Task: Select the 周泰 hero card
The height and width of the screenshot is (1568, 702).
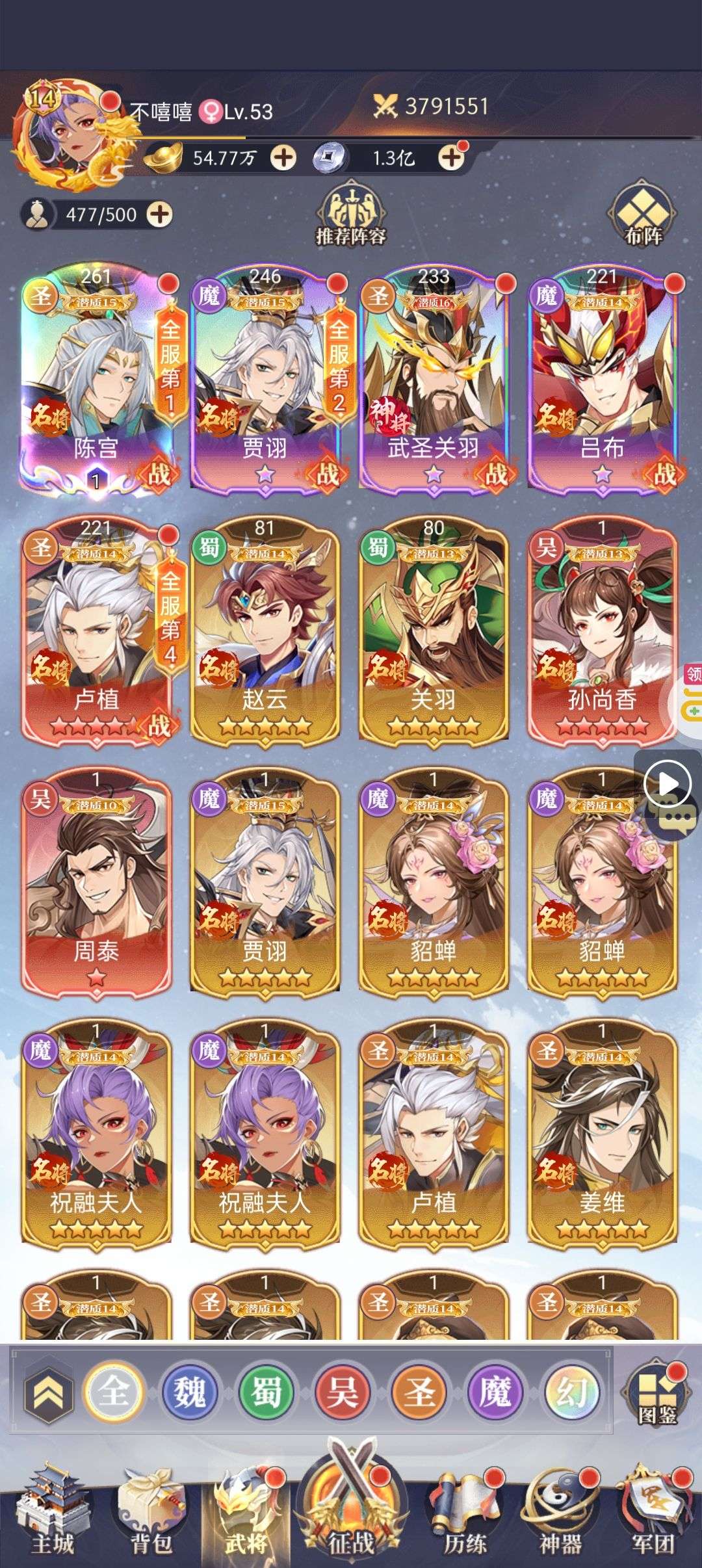Action: [96, 880]
